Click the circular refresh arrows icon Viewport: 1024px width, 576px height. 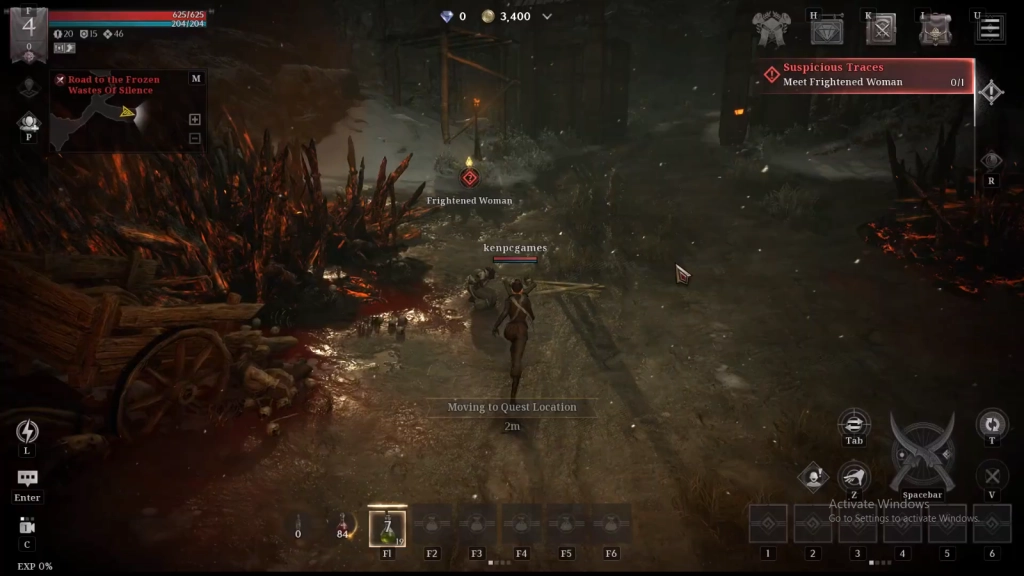pos(991,424)
